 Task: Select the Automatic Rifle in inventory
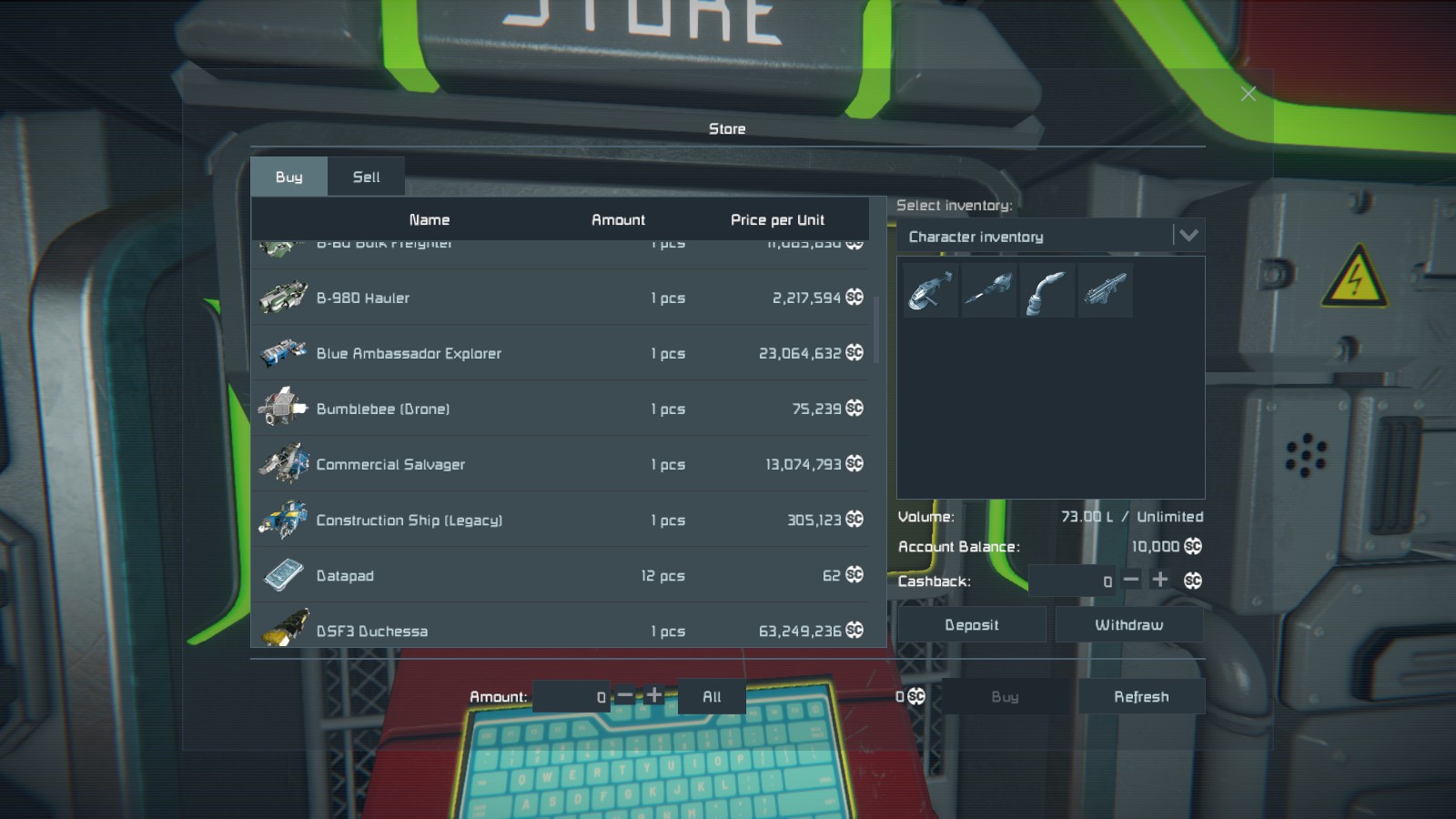(1105, 289)
